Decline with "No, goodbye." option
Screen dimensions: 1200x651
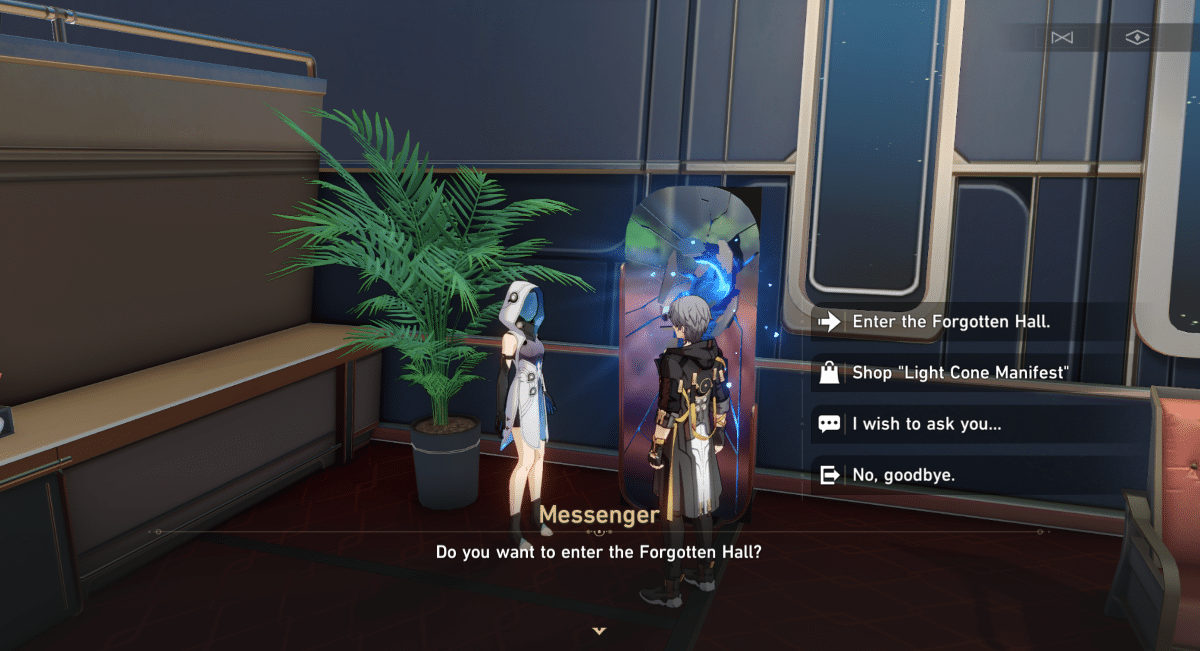pyautogui.click(x=903, y=475)
